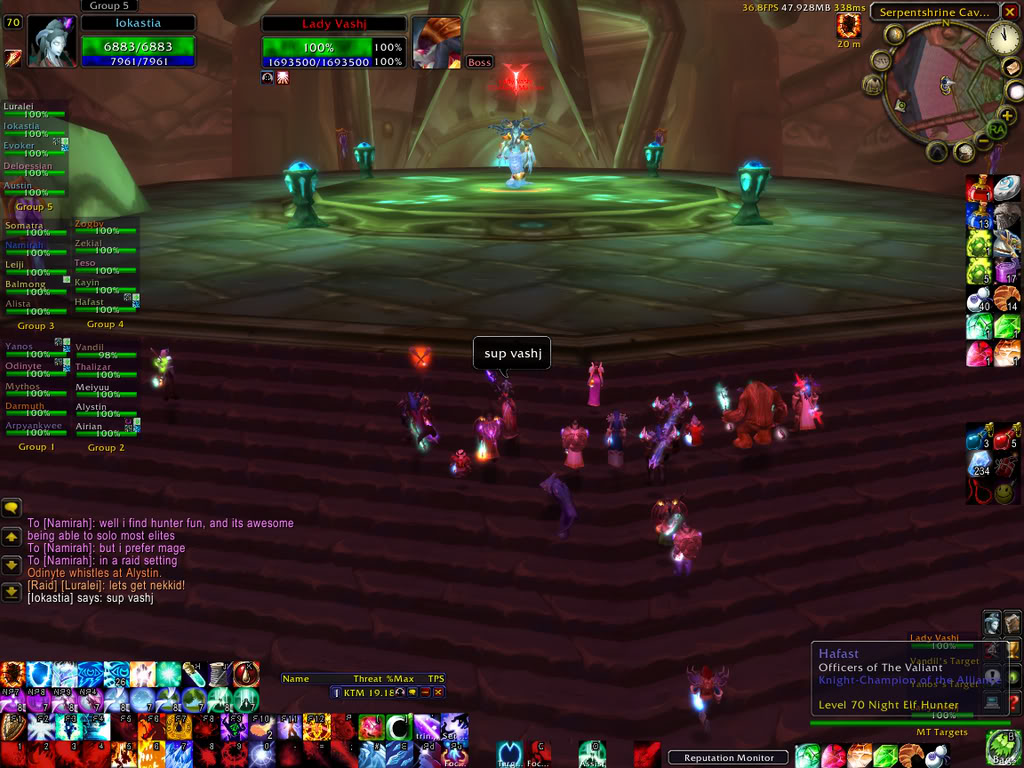
Task: Activate the F12 golden sun ability slot
Action: pyautogui.click(x=316, y=727)
